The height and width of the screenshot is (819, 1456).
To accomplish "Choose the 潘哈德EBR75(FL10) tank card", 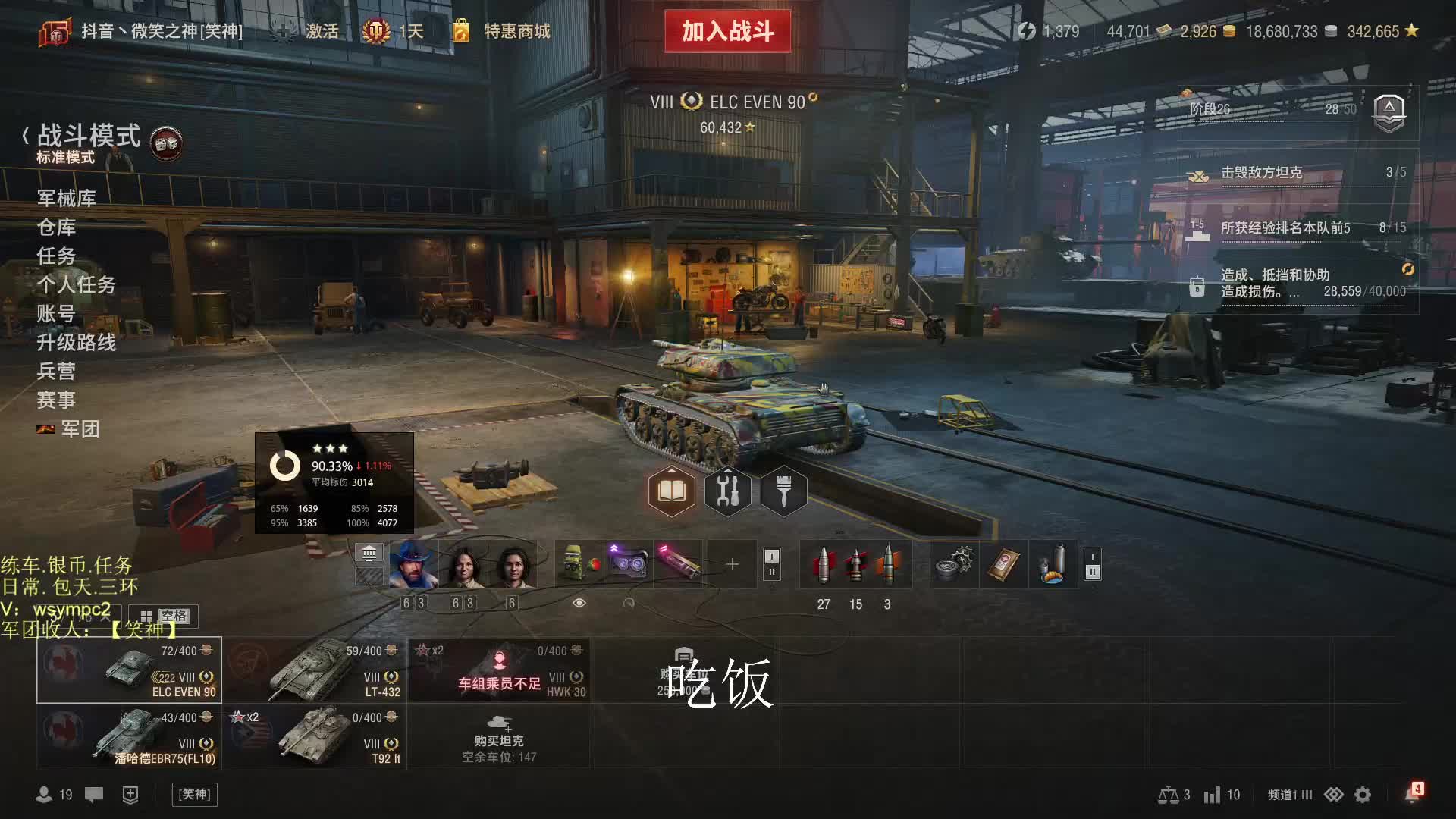I will tap(130, 737).
